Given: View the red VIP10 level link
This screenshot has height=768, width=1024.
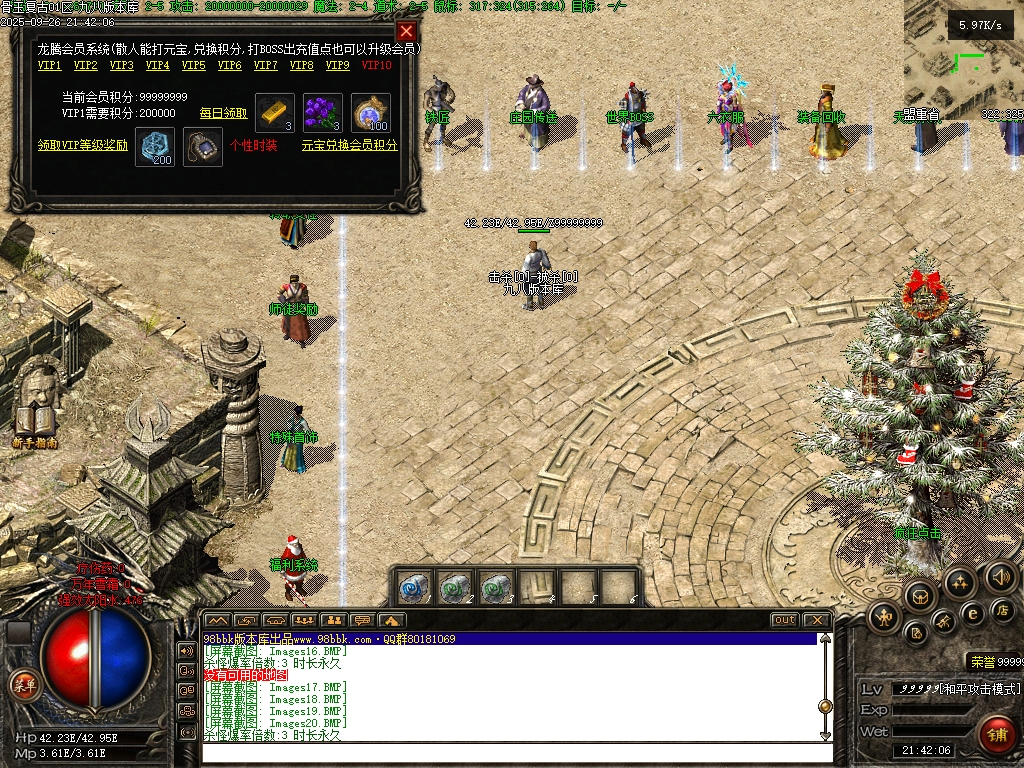Looking at the screenshot, I should click(x=377, y=66).
